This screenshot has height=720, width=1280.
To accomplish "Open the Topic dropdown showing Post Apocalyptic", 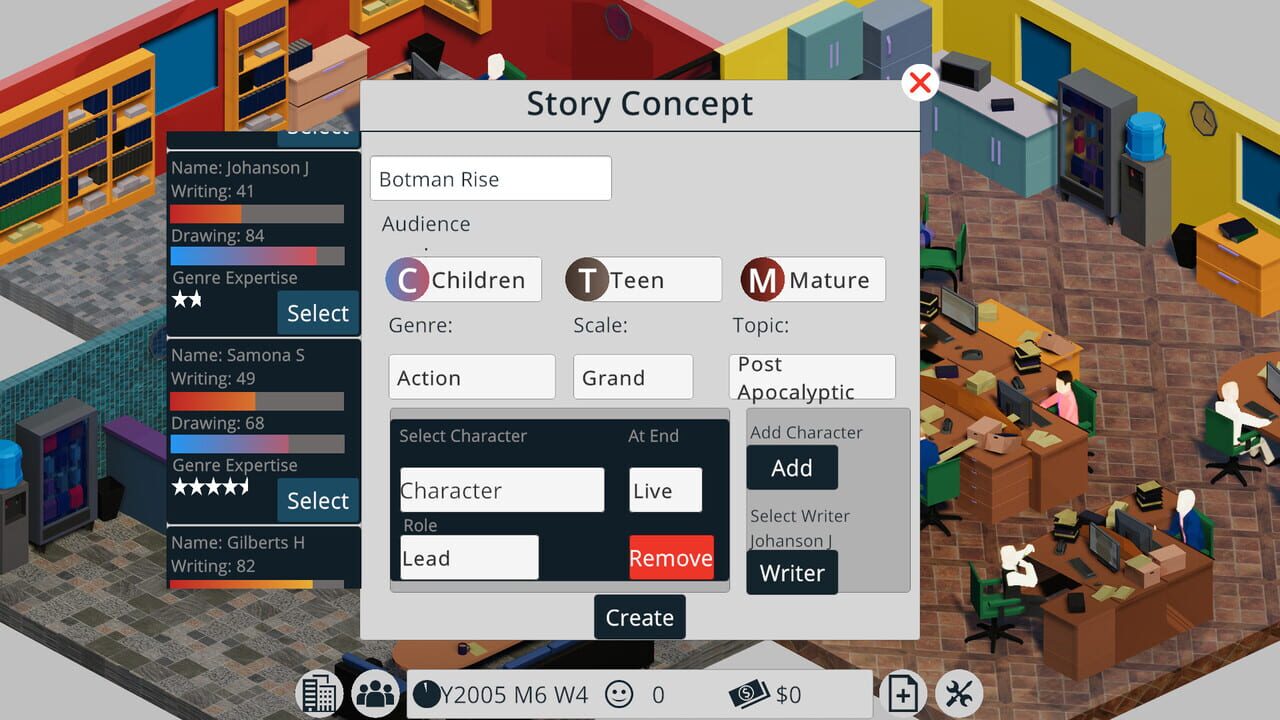I will 812,377.
